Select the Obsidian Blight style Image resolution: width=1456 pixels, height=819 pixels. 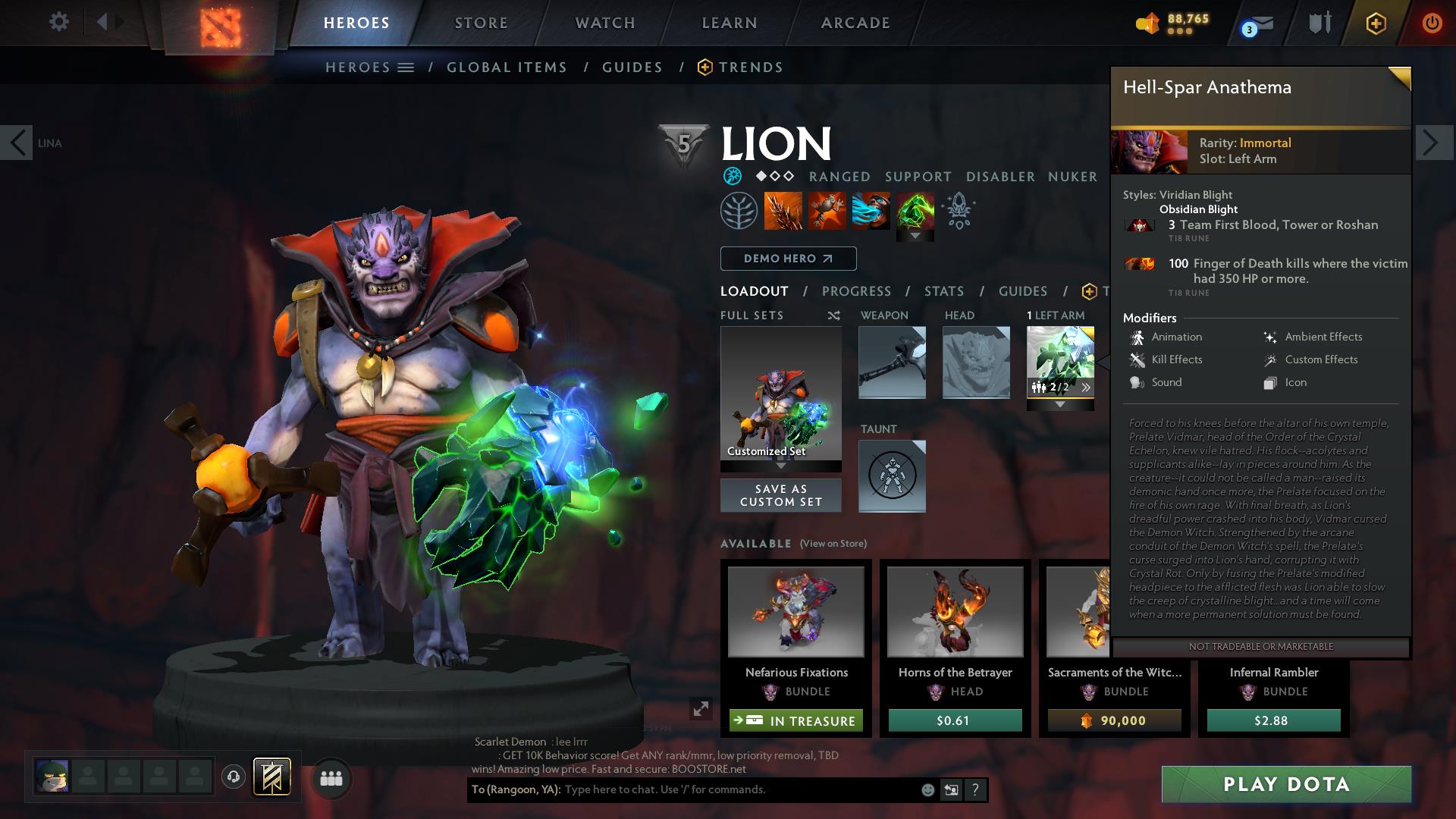tap(1199, 209)
